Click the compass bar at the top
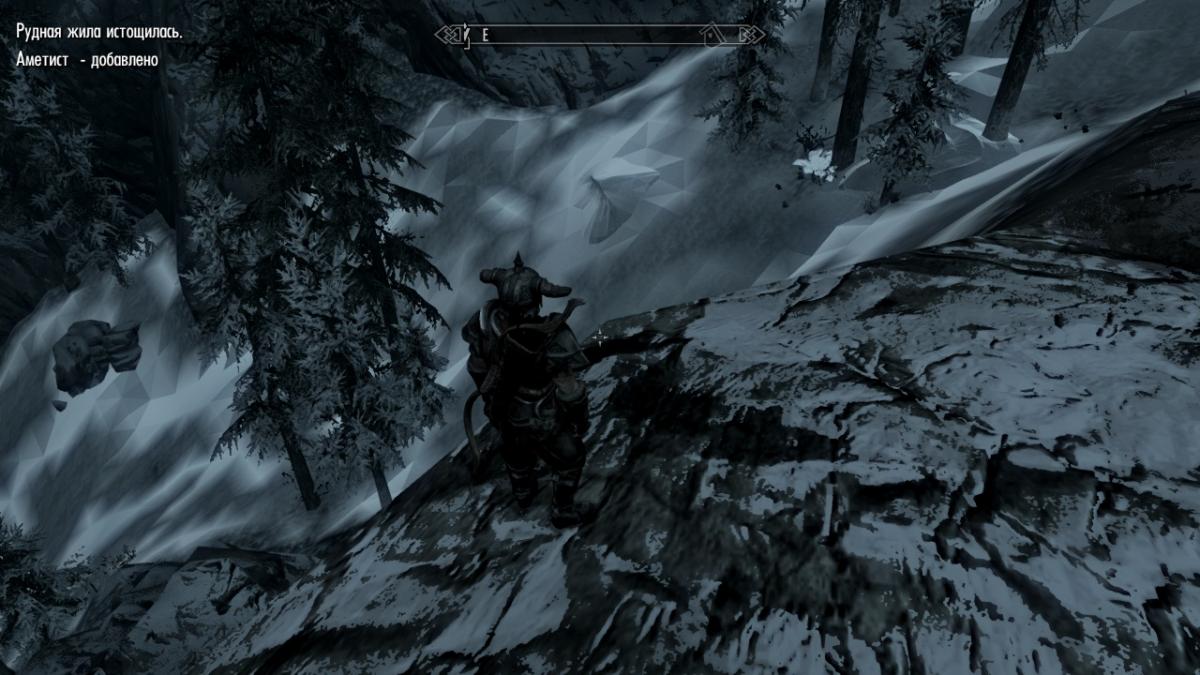The height and width of the screenshot is (675, 1200). pos(600,35)
